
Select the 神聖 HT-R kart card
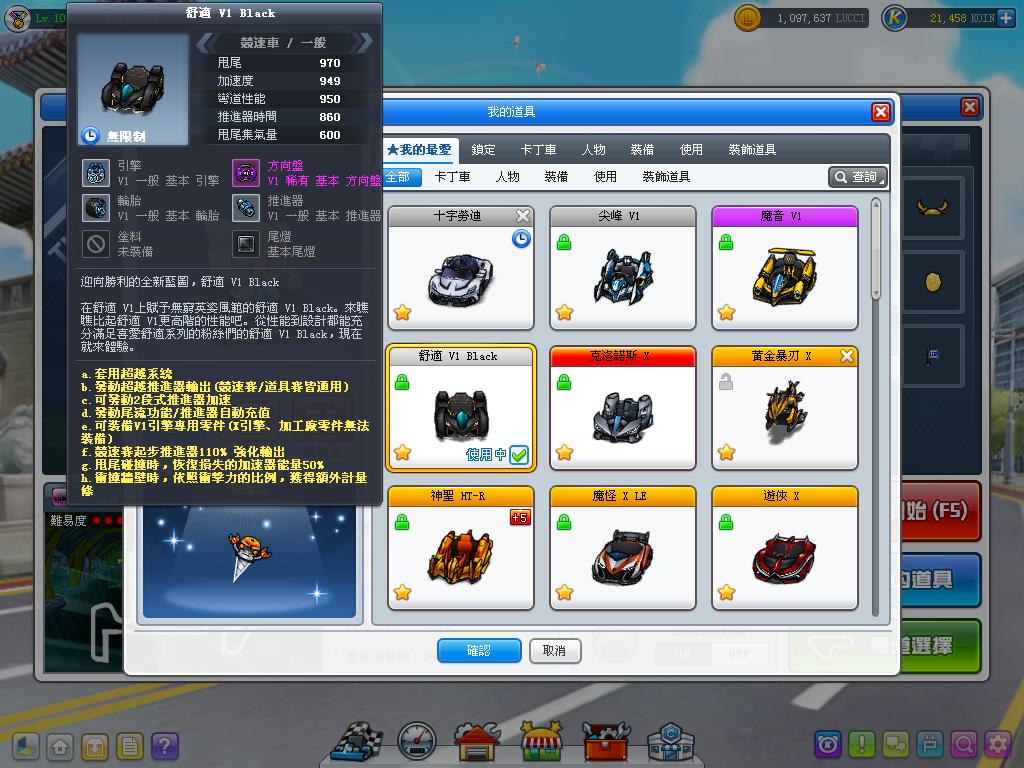tap(459, 549)
